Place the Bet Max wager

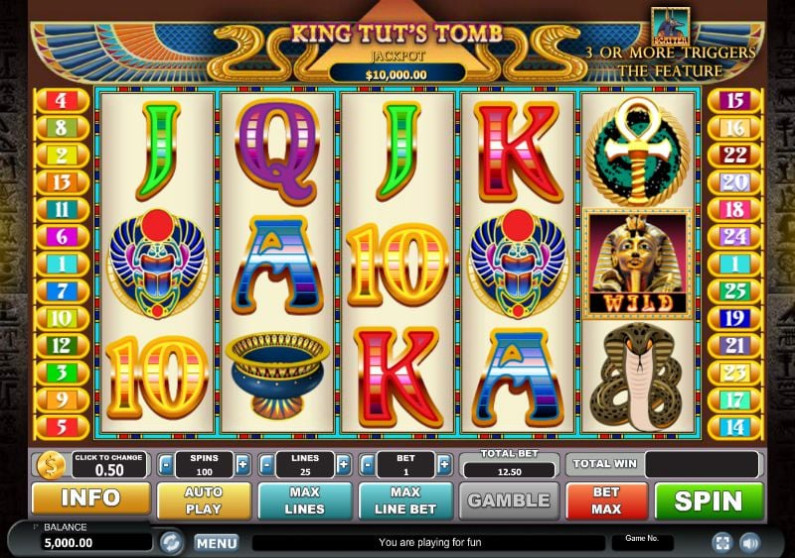(607, 500)
